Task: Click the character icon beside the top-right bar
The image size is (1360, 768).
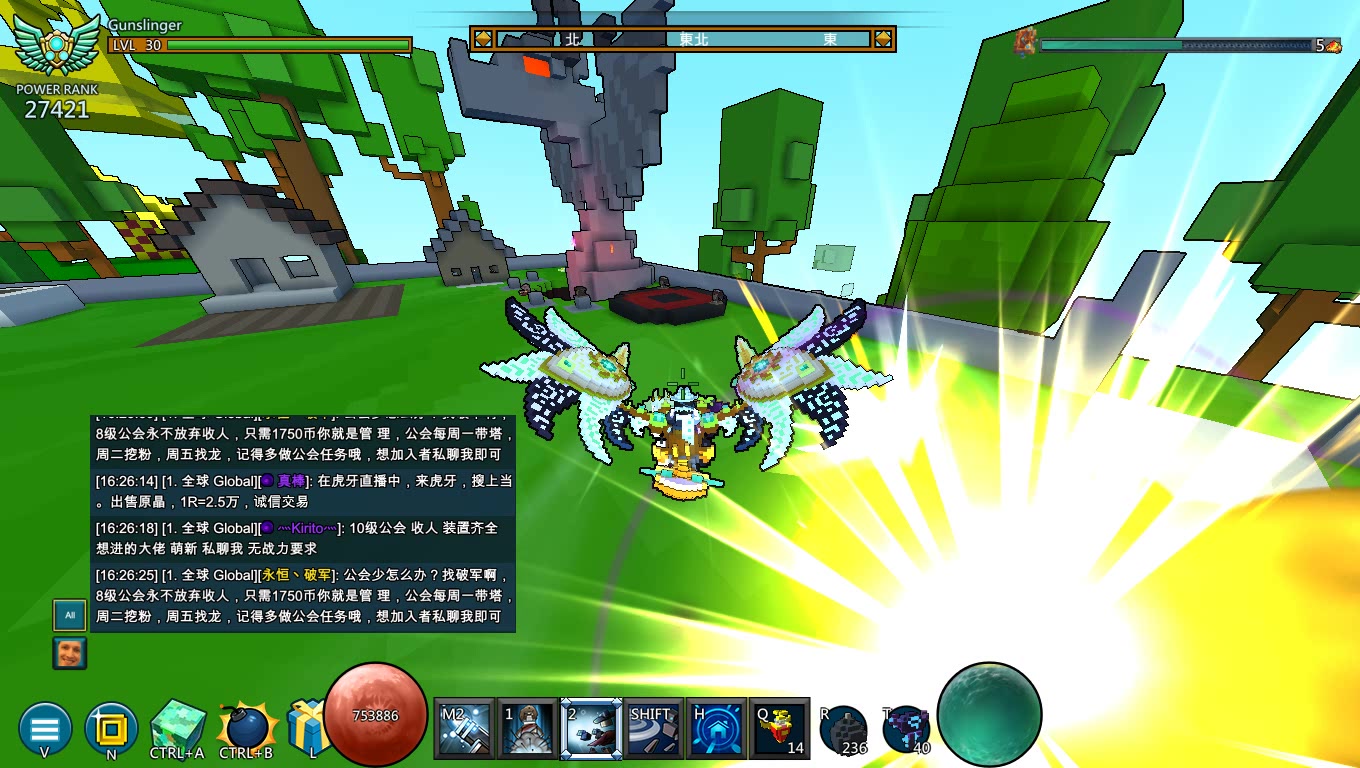Action: tap(1025, 43)
